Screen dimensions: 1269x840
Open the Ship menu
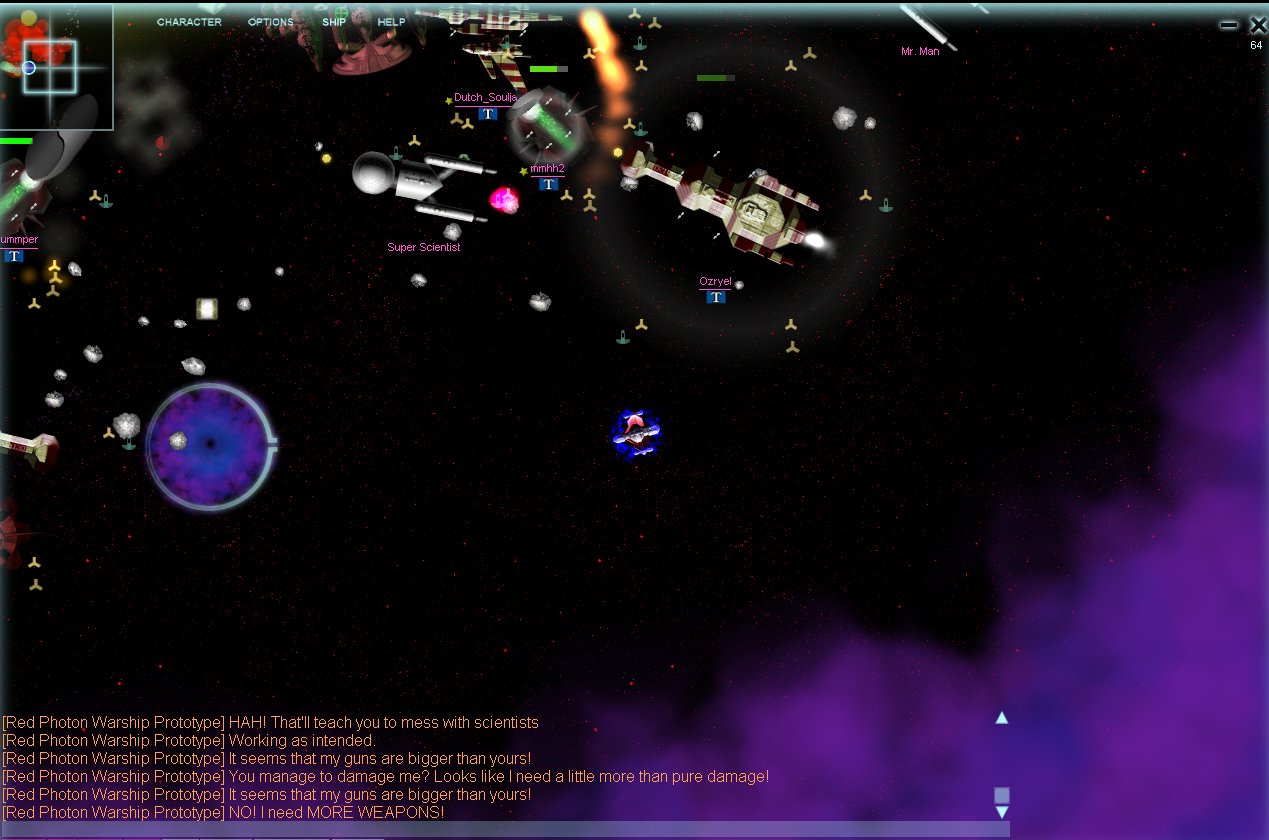click(334, 22)
